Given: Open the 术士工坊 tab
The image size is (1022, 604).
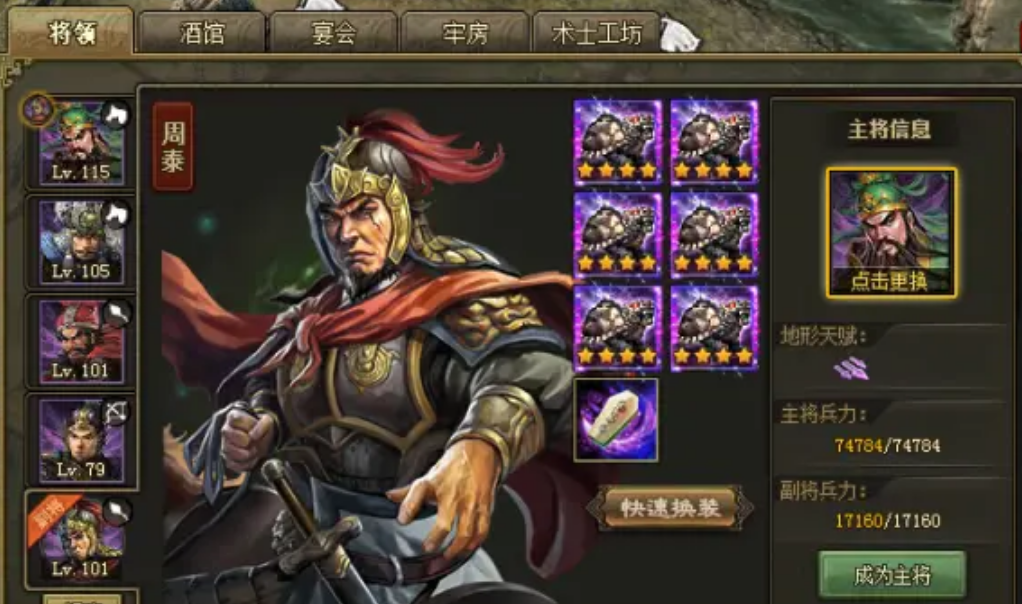Looking at the screenshot, I should (x=596, y=33).
